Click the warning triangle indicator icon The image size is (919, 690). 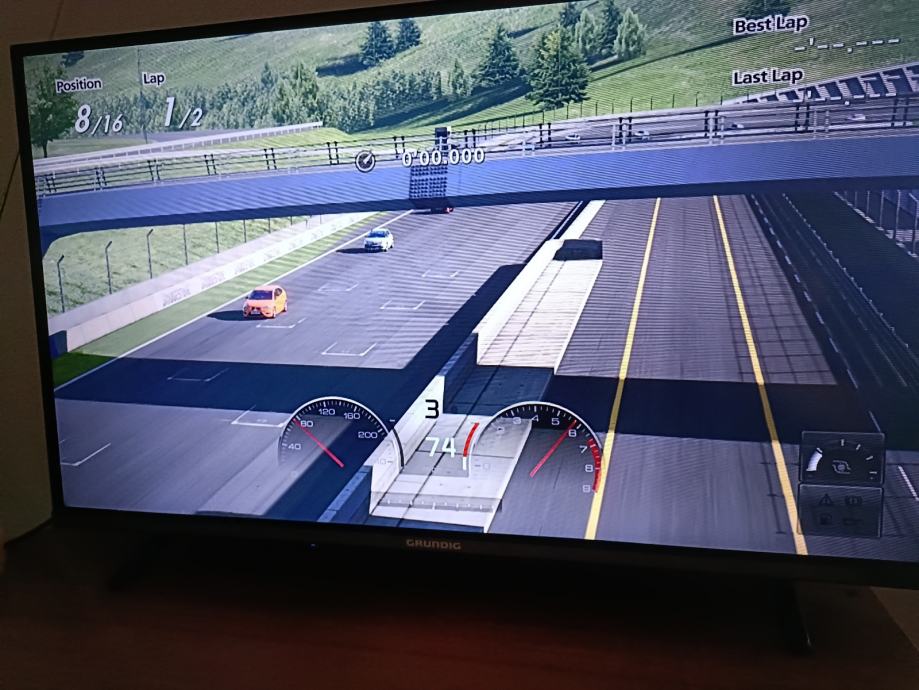tap(827, 499)
